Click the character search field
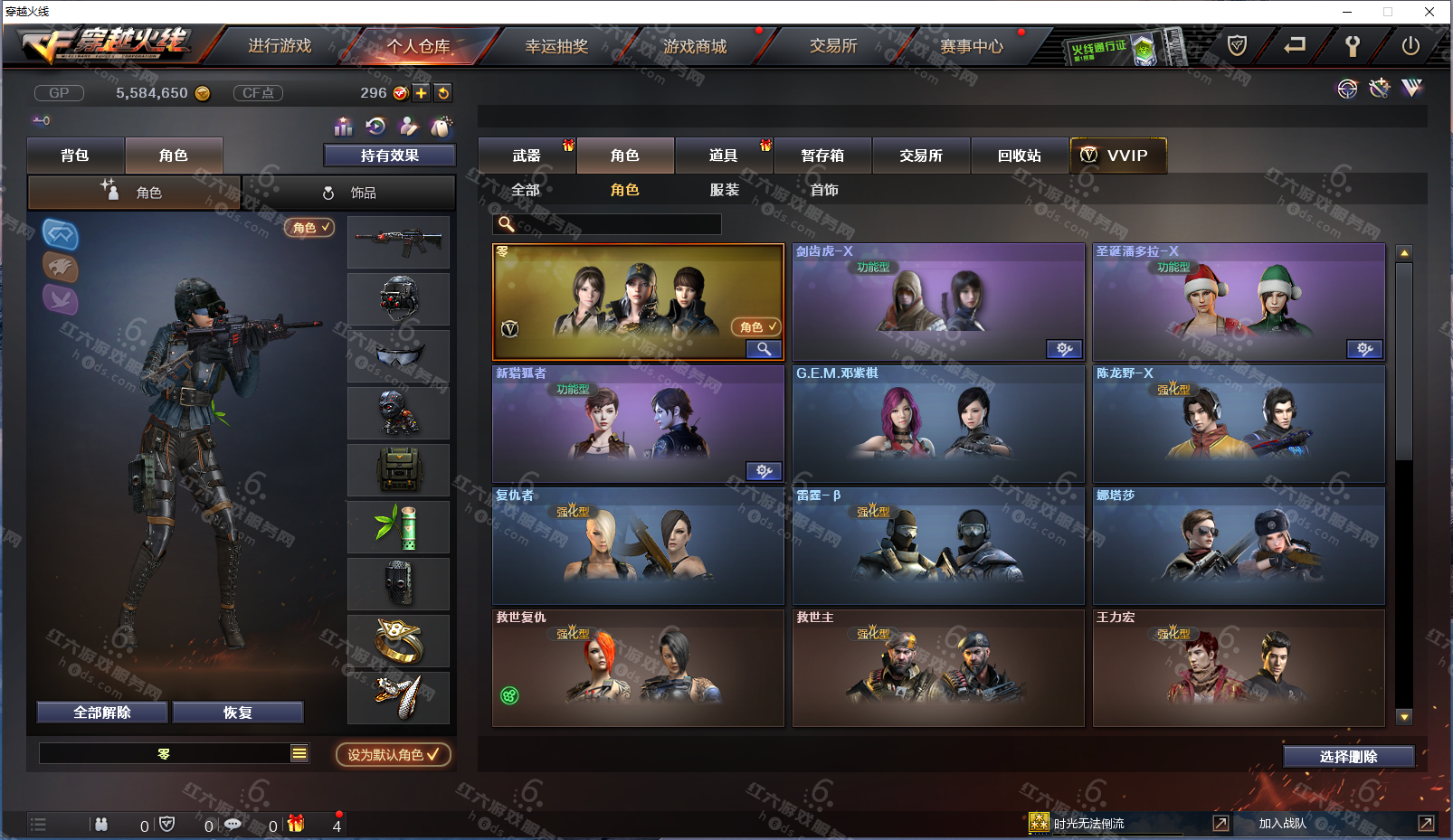Image resolution: width=1453 pixels, height=840 pixels. click(617, 224)
